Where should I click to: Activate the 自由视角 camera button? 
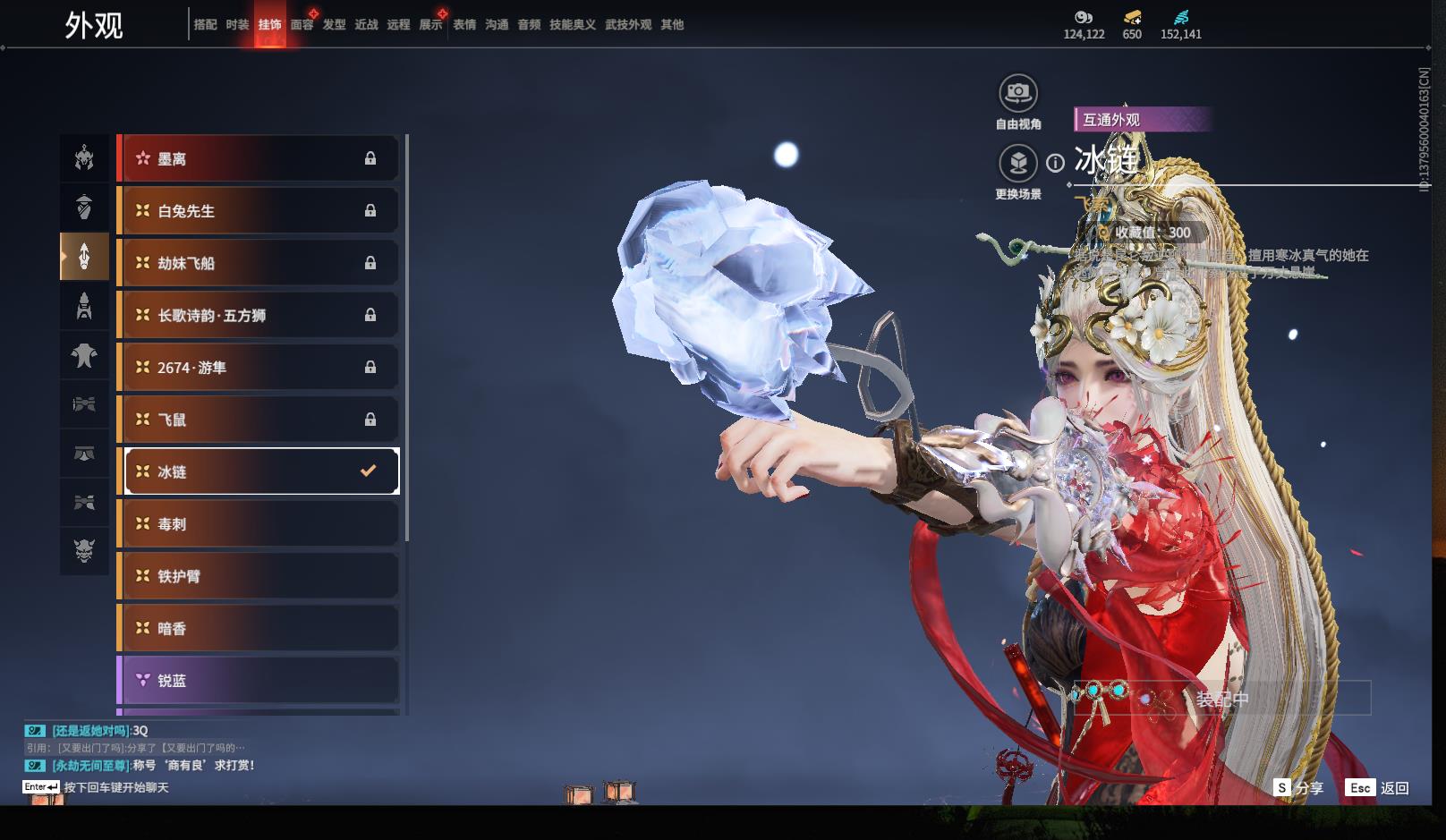[1018, 93]
